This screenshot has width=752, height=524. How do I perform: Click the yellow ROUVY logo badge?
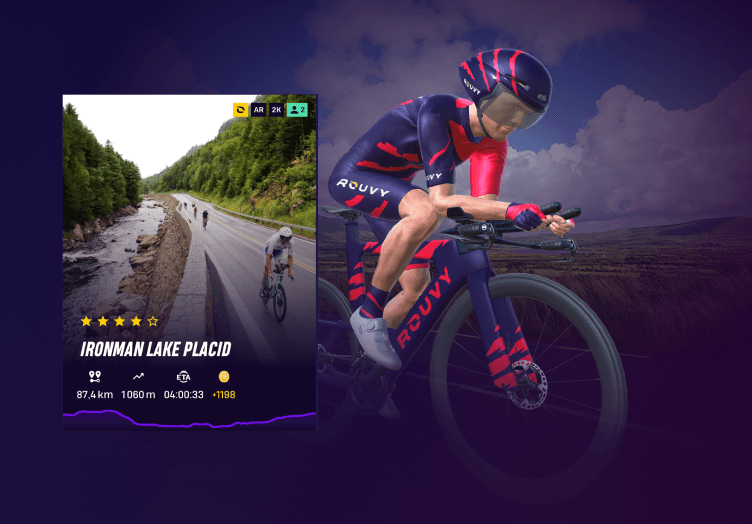pos(241,110)
